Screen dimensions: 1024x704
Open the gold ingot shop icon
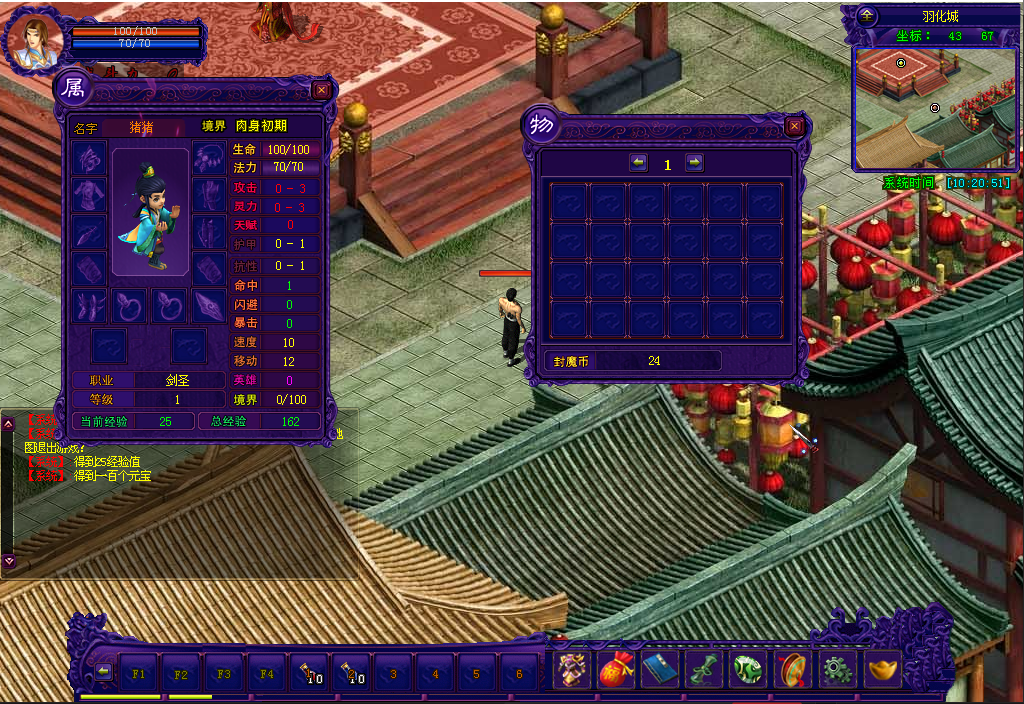pyautogui.click(x=880, y=670)
